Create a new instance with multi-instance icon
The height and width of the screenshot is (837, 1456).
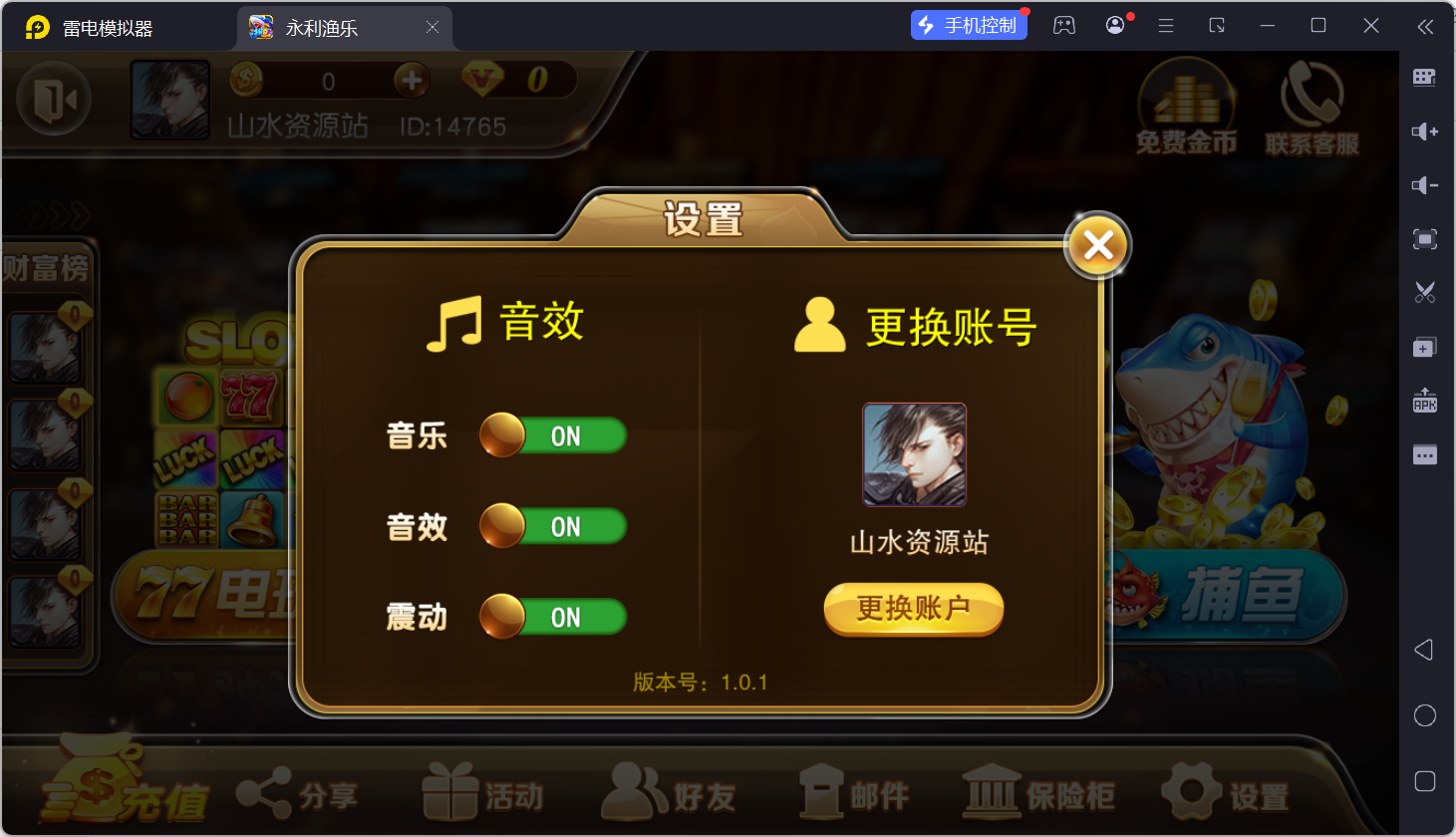[1424, 346]
